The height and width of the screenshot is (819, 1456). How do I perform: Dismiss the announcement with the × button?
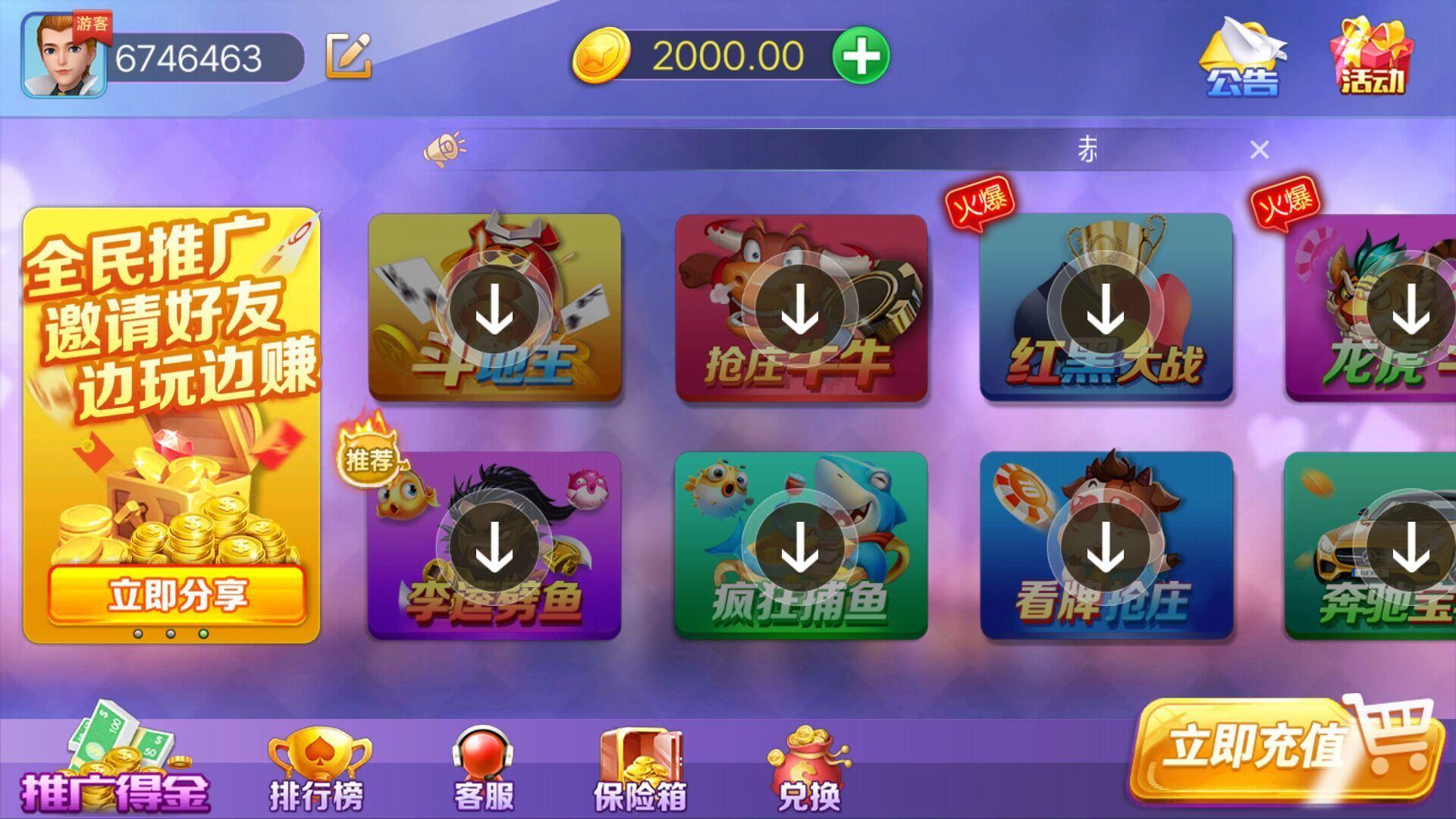1260,150
